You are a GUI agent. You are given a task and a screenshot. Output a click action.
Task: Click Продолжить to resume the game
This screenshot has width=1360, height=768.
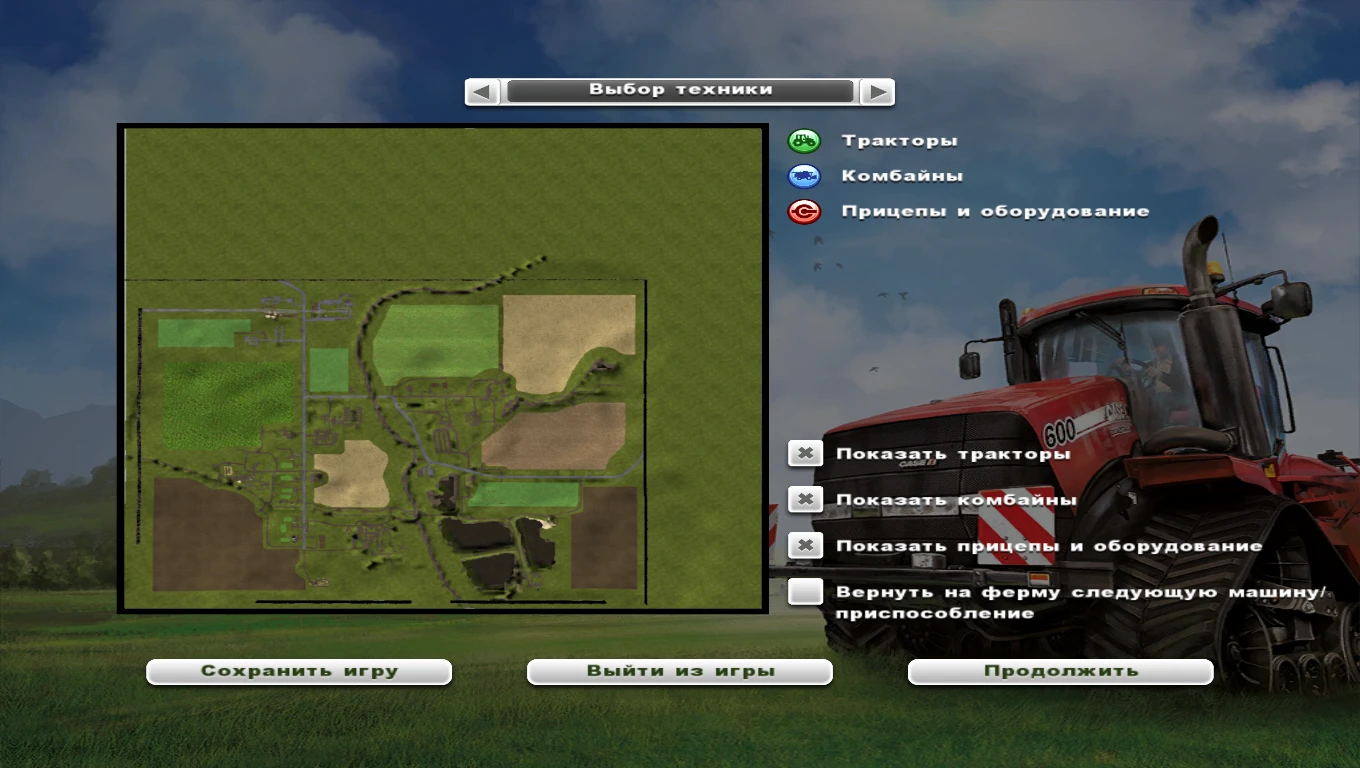[x=1059, y=671]
